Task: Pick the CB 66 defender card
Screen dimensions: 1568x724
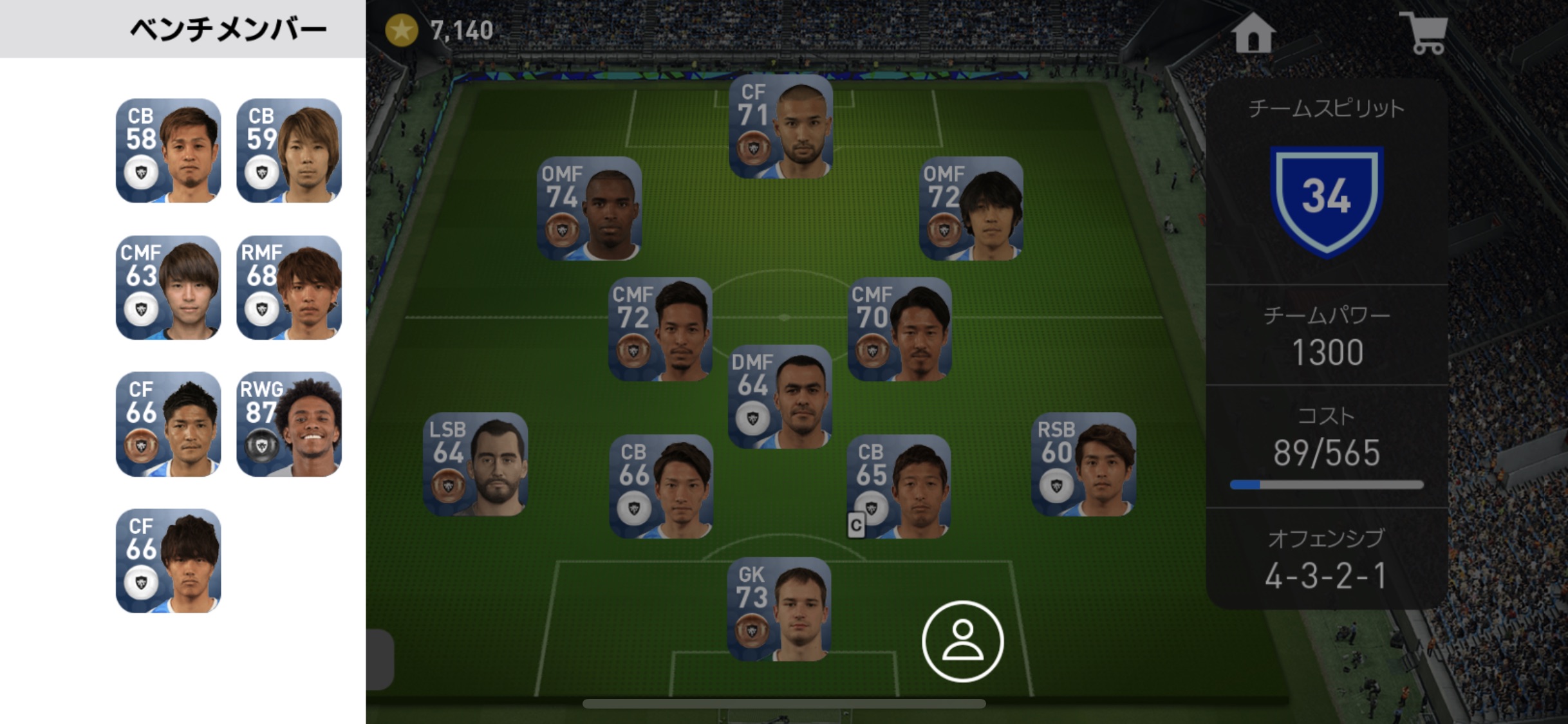Action: pos(661,487)
